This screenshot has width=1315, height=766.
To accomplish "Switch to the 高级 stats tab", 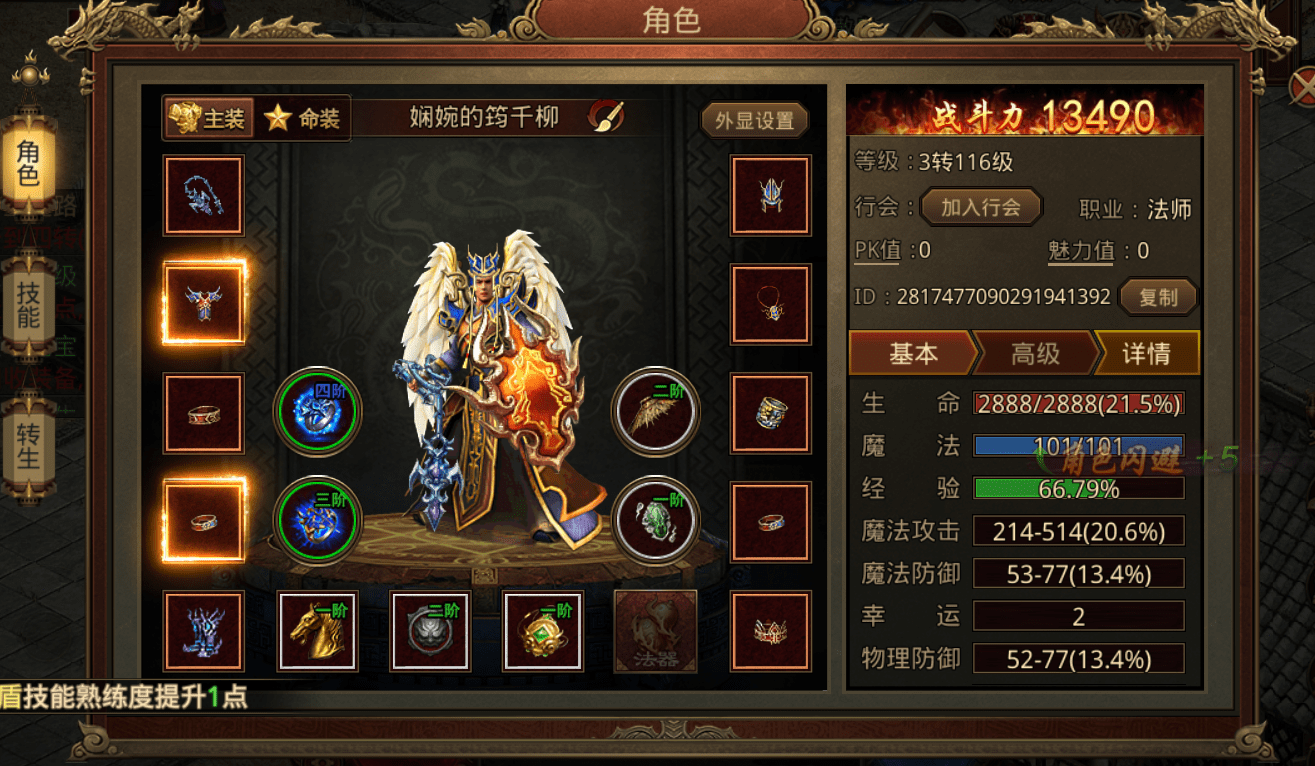I will [1035, 353].
